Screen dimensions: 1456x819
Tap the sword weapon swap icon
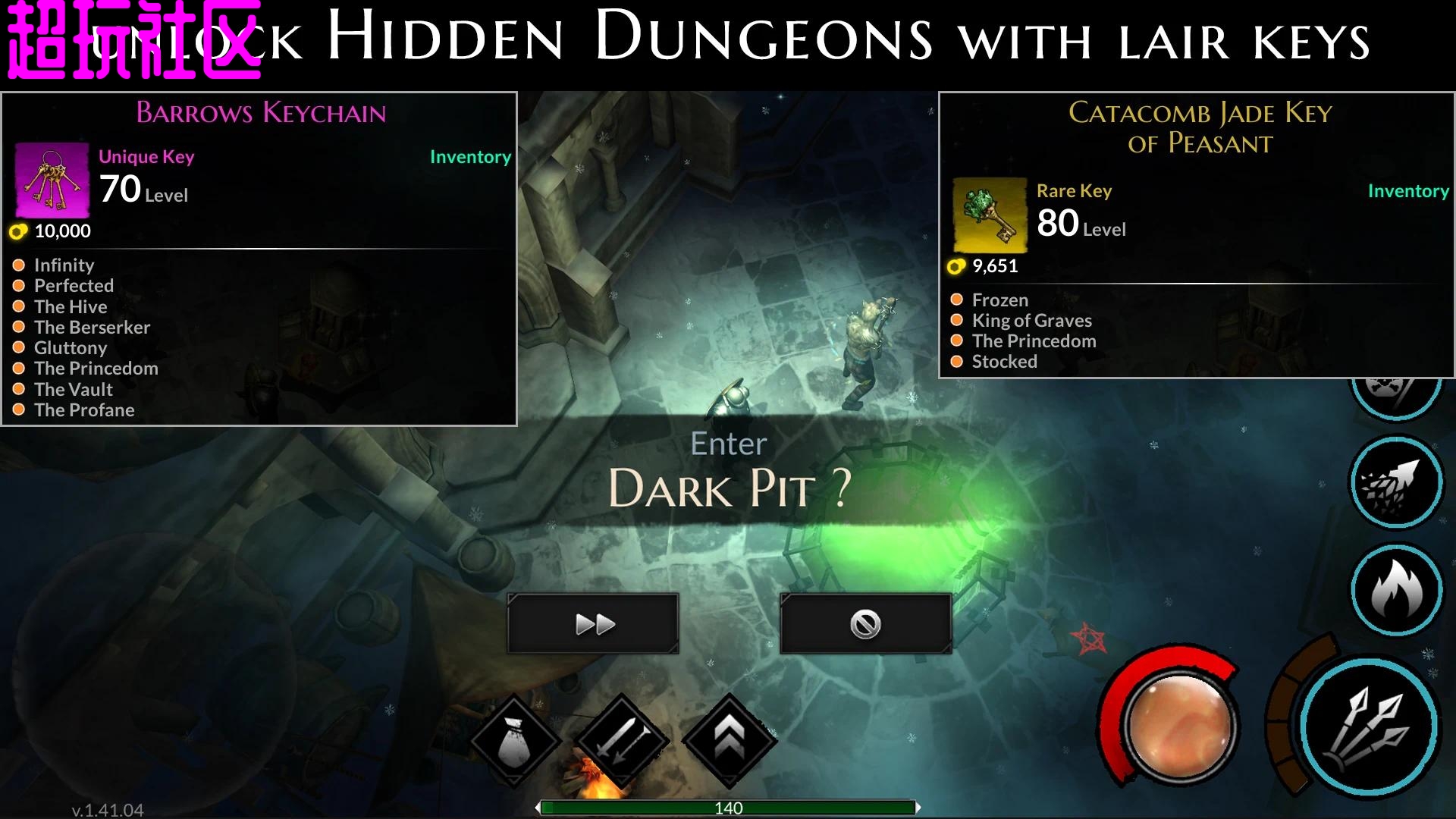tap(622, 740)
